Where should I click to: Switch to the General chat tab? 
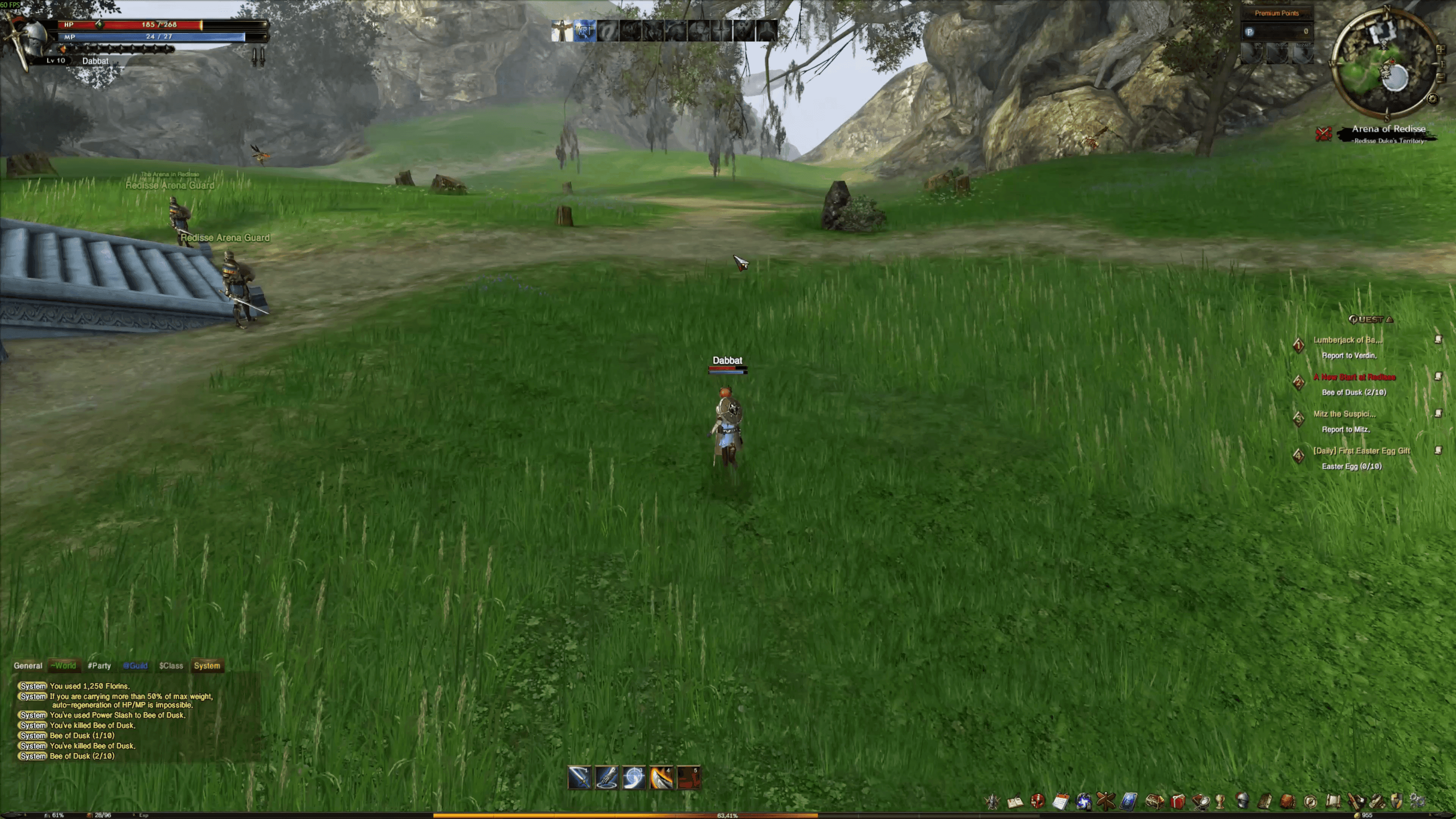pos(28,665)
